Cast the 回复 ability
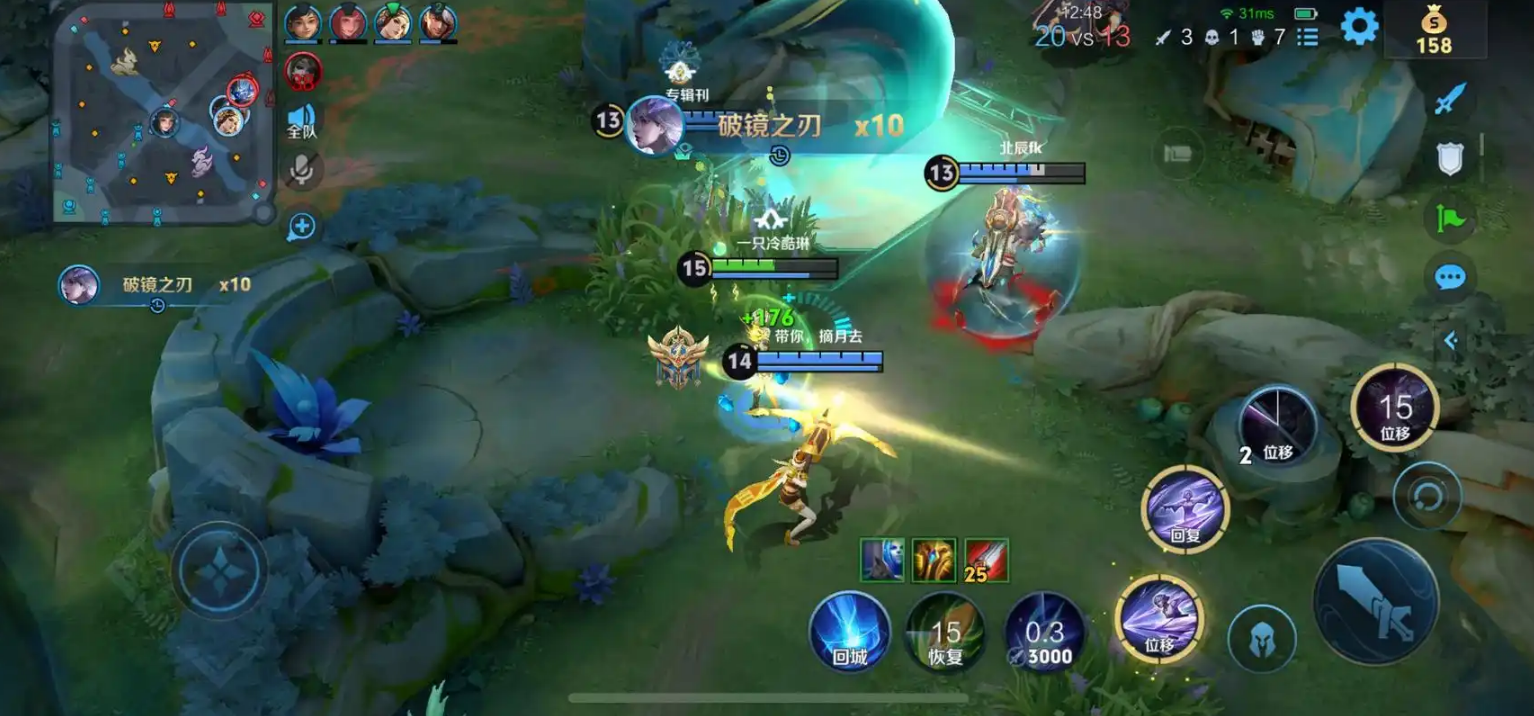This screenshot has height=716, width=1534. (x=1185, y=509)
